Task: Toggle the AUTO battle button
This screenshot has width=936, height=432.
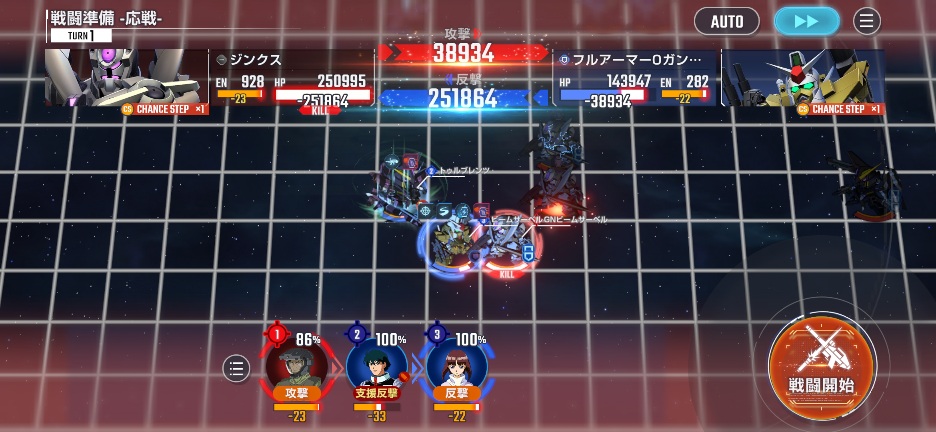Action: (x=727, y=21)
